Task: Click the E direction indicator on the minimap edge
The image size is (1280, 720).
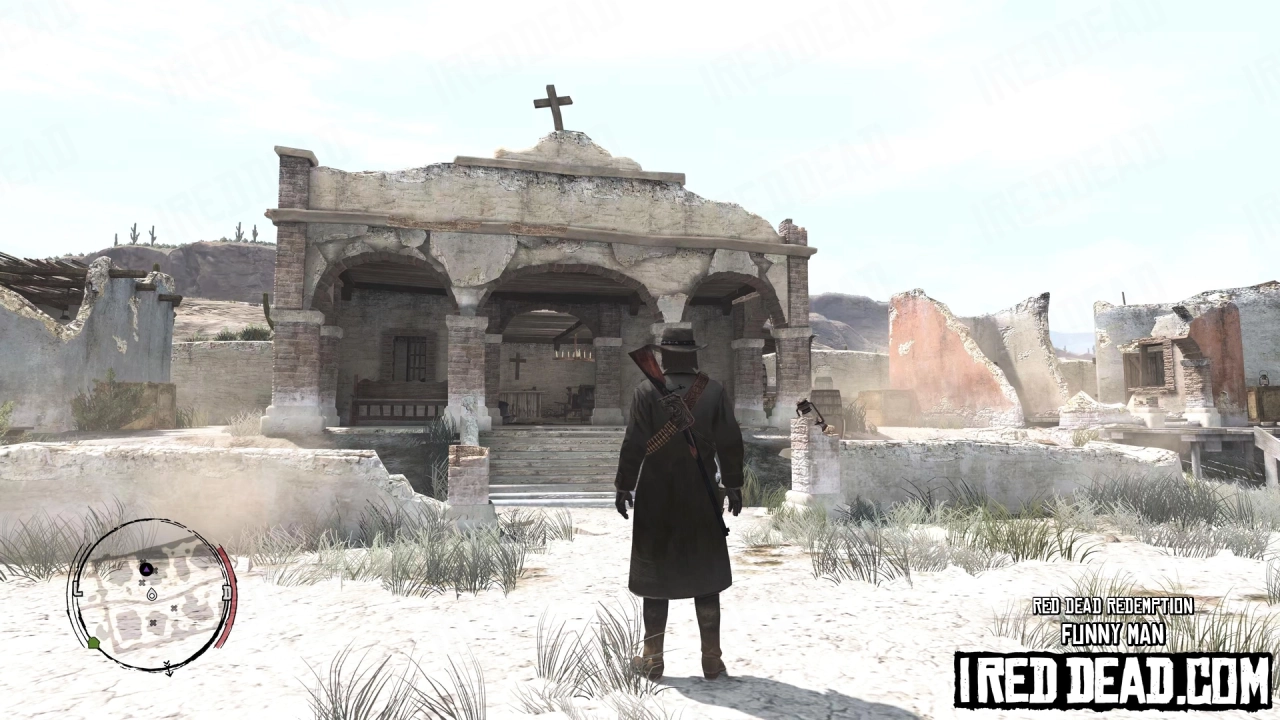Action: tap(225, 590)
